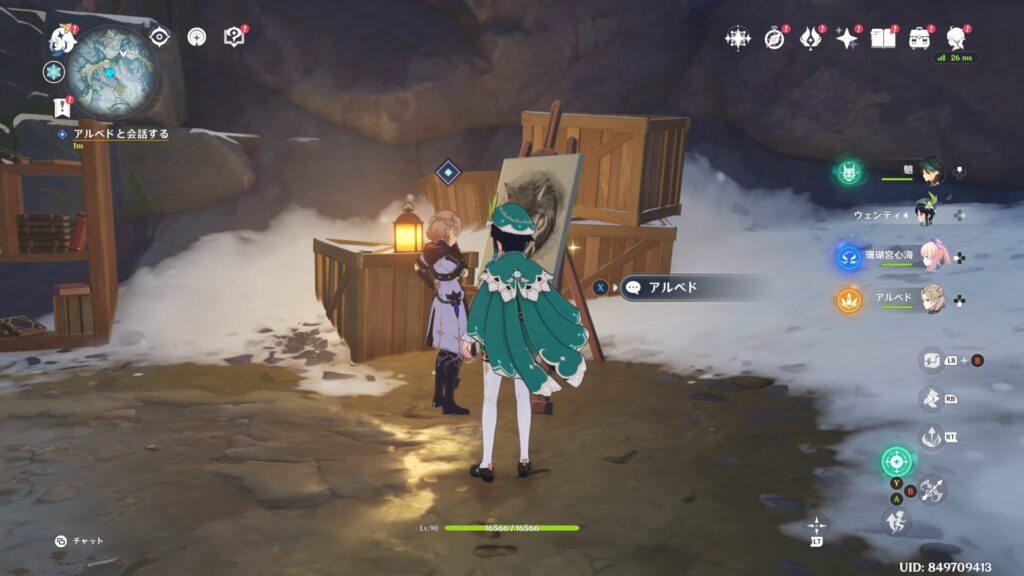Open the co-op mode star icon
This screenshot has width=1024, height=576.
738,38
